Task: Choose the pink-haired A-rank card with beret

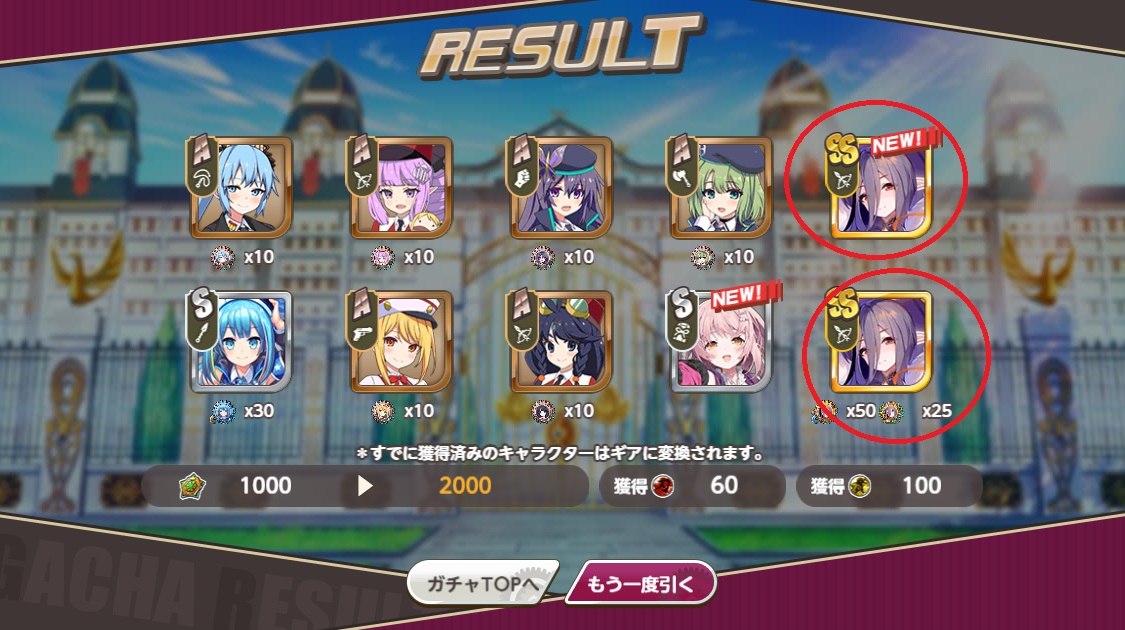Action: [x=401, y=188]
